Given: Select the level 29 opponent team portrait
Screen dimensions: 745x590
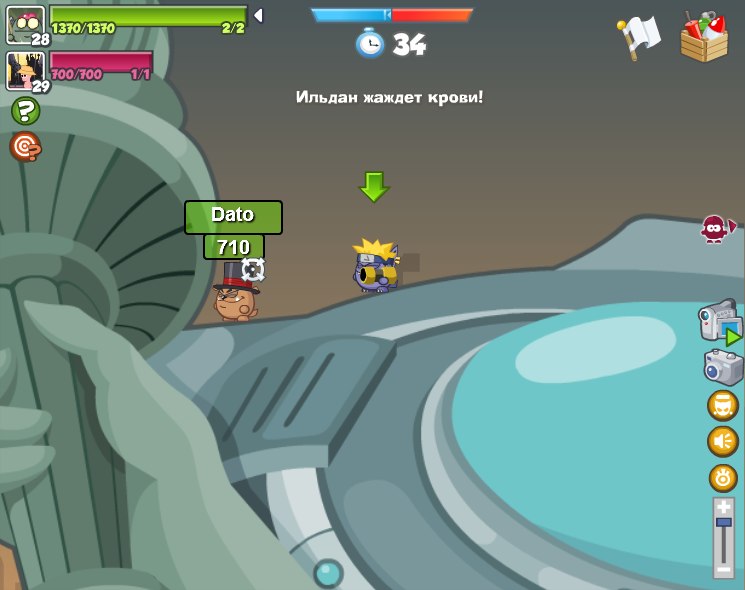Looking at the screenshot, I should click(x=25, y=71).
